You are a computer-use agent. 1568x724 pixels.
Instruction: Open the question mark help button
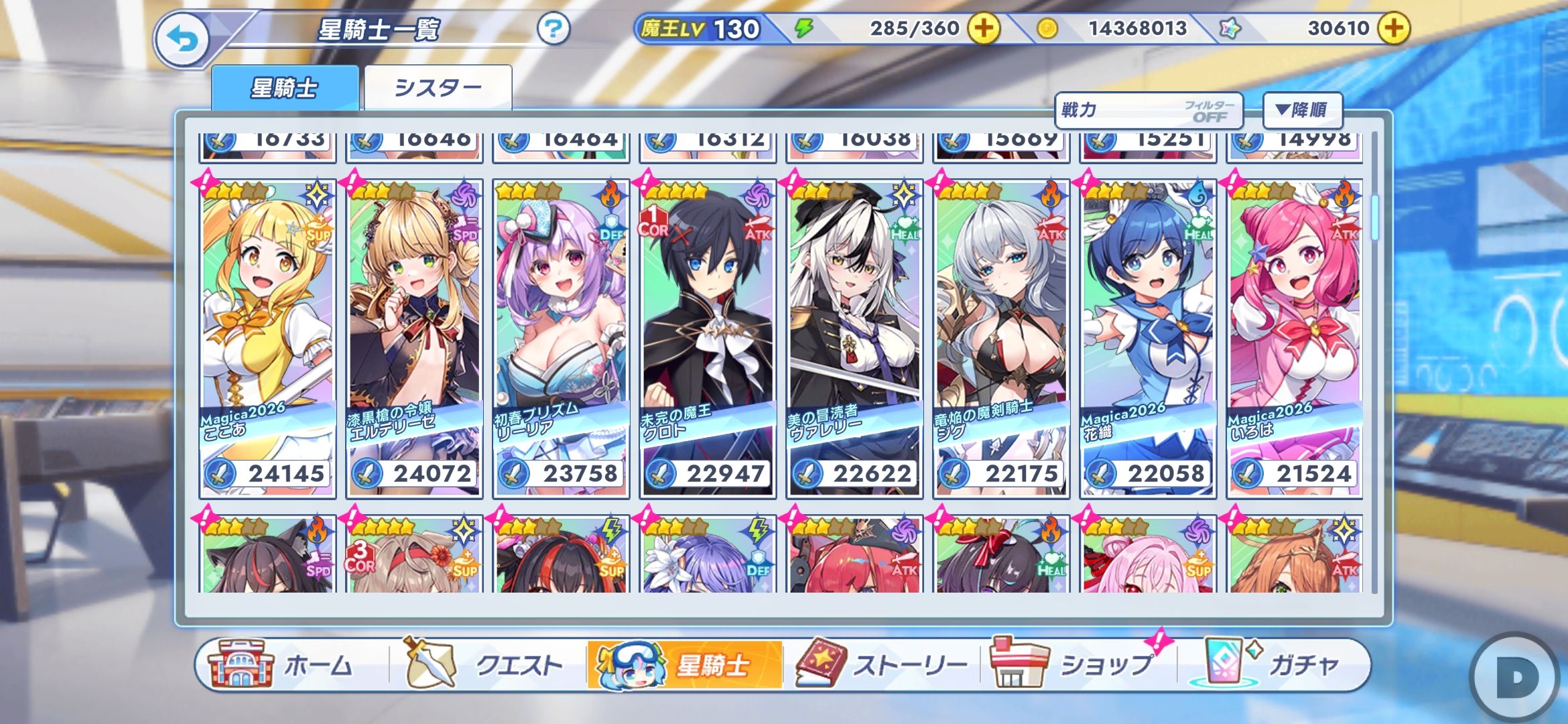point(553,29)
